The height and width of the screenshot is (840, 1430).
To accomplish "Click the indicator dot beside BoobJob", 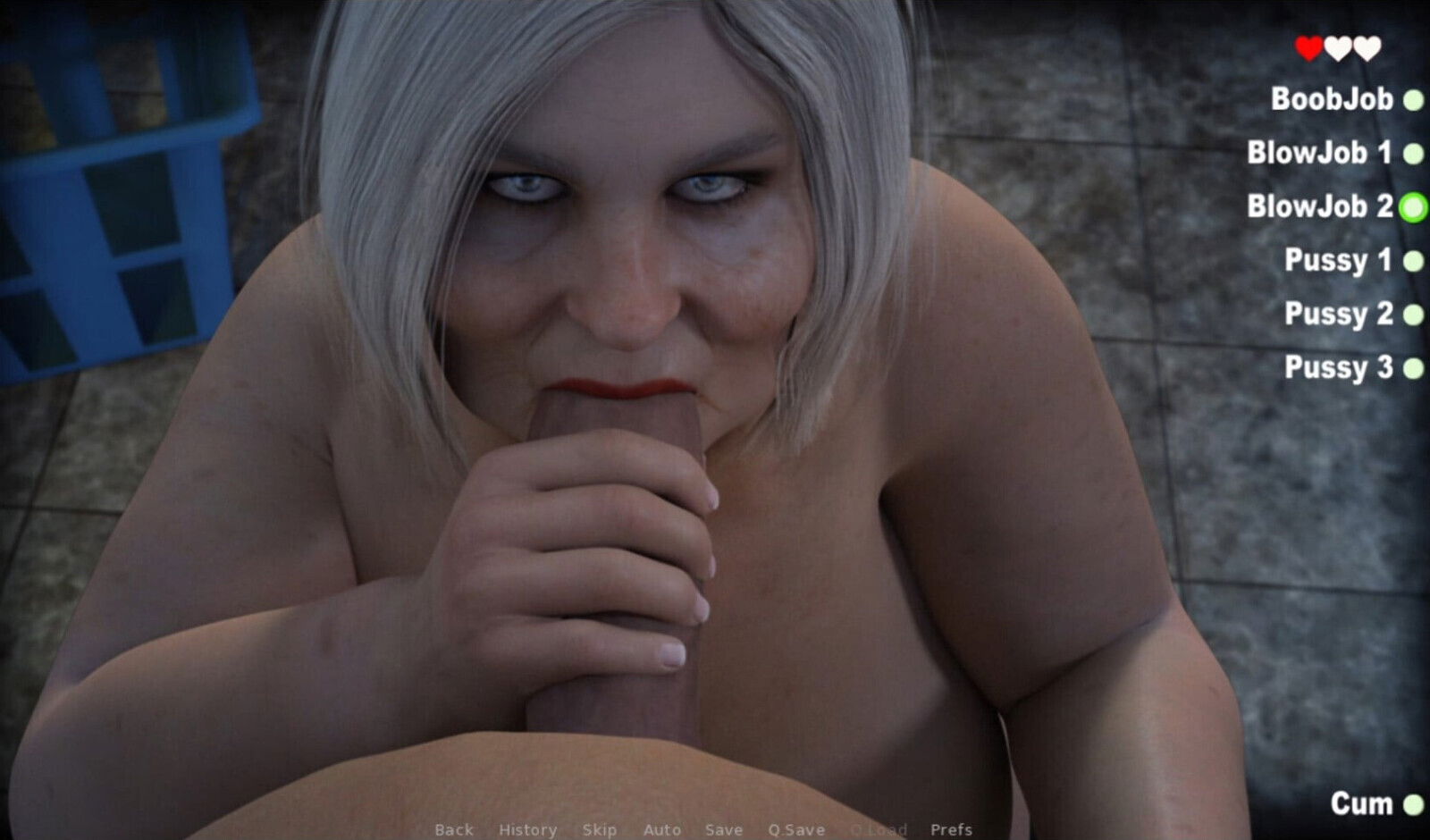I will click(x=1413, y=100).
